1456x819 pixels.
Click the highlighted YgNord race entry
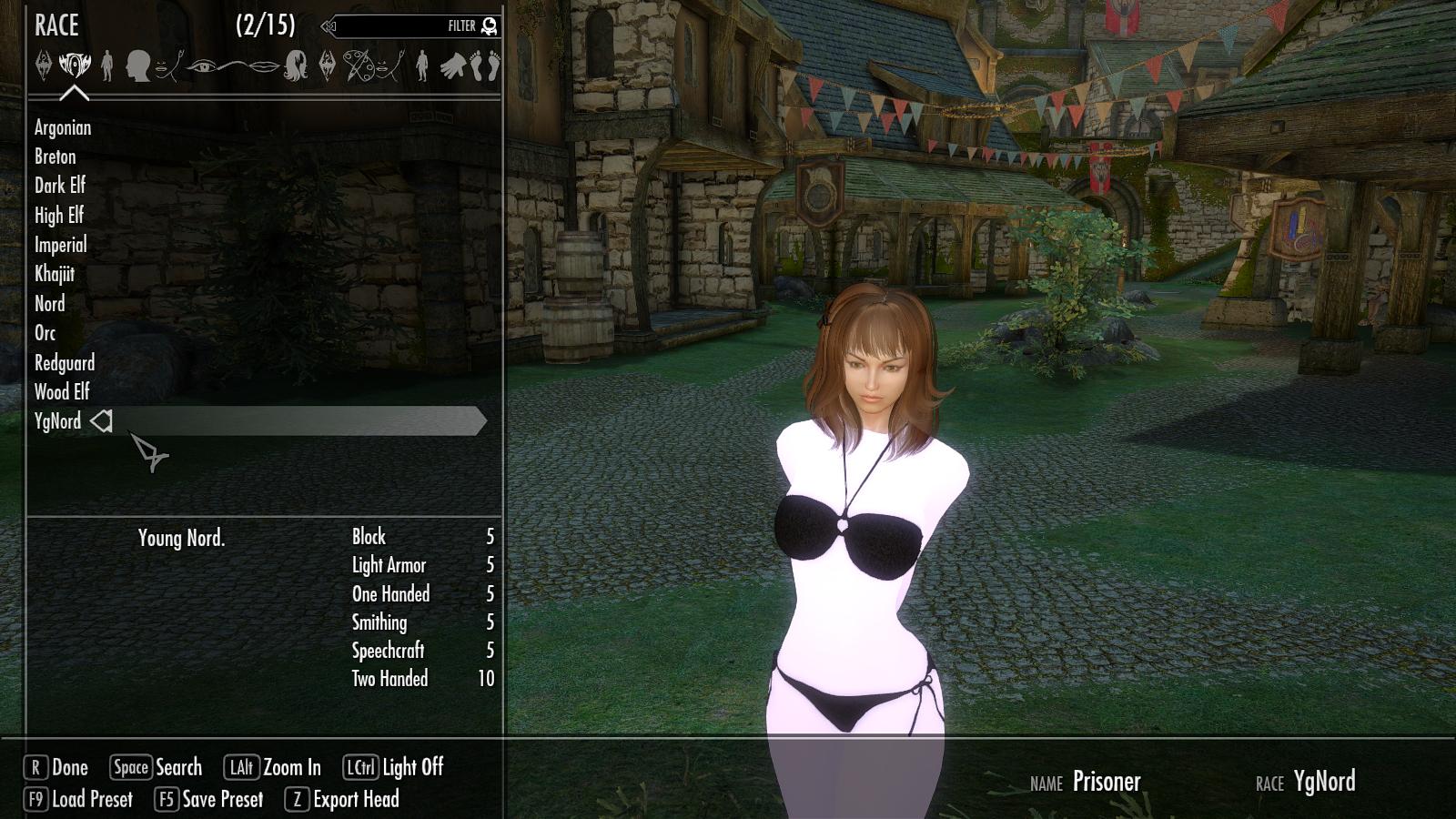pos(58,421)
